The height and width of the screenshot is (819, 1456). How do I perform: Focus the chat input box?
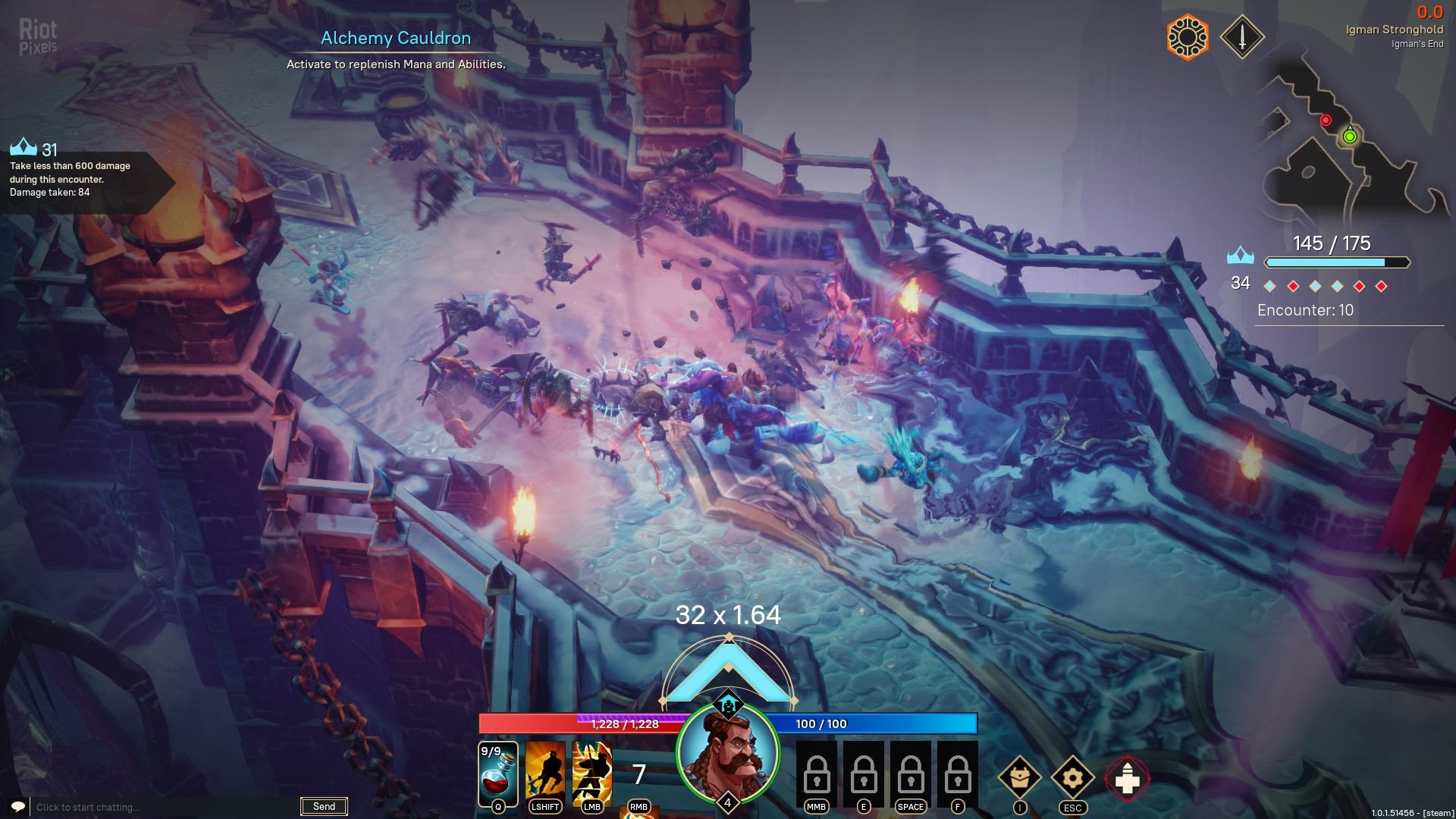click(x=163, y=807)
